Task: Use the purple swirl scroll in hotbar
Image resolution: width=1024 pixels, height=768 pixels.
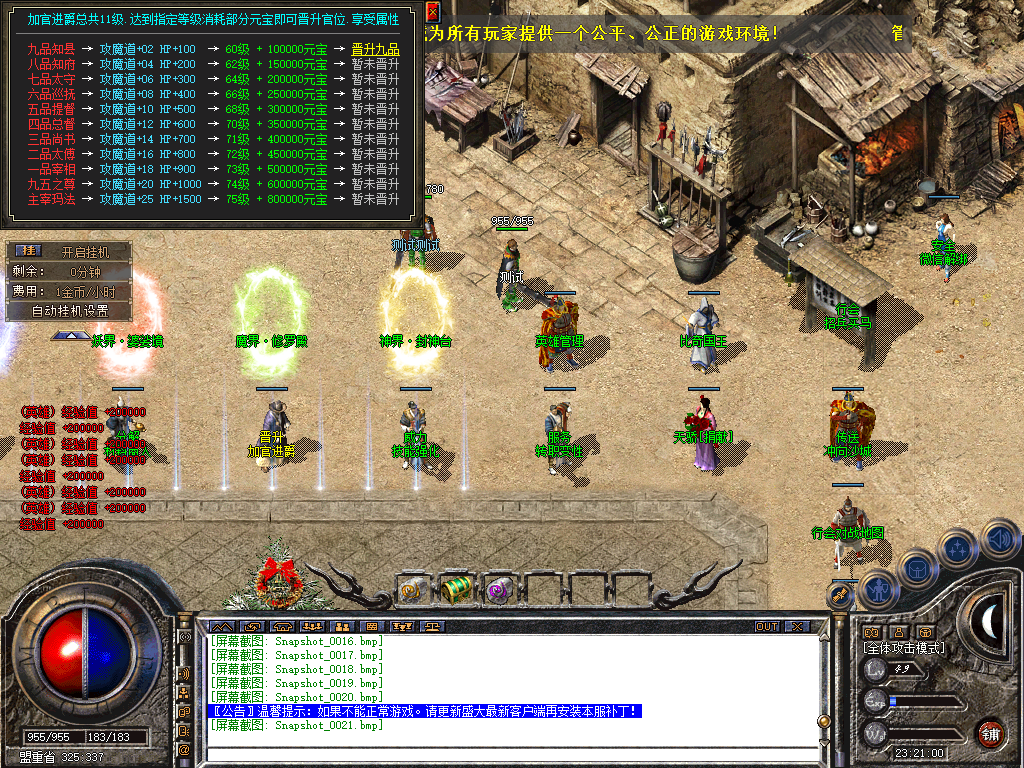Action: point(497,591)
